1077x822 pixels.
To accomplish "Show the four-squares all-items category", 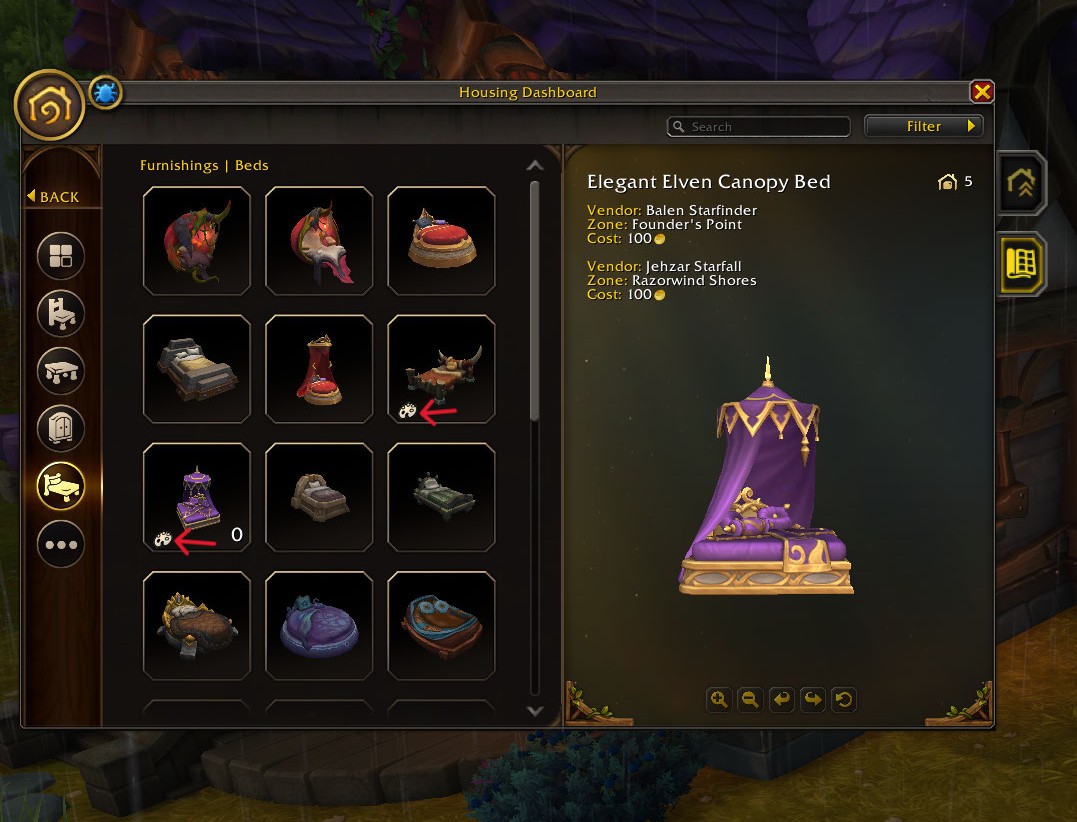I will (x=61, y=255).
